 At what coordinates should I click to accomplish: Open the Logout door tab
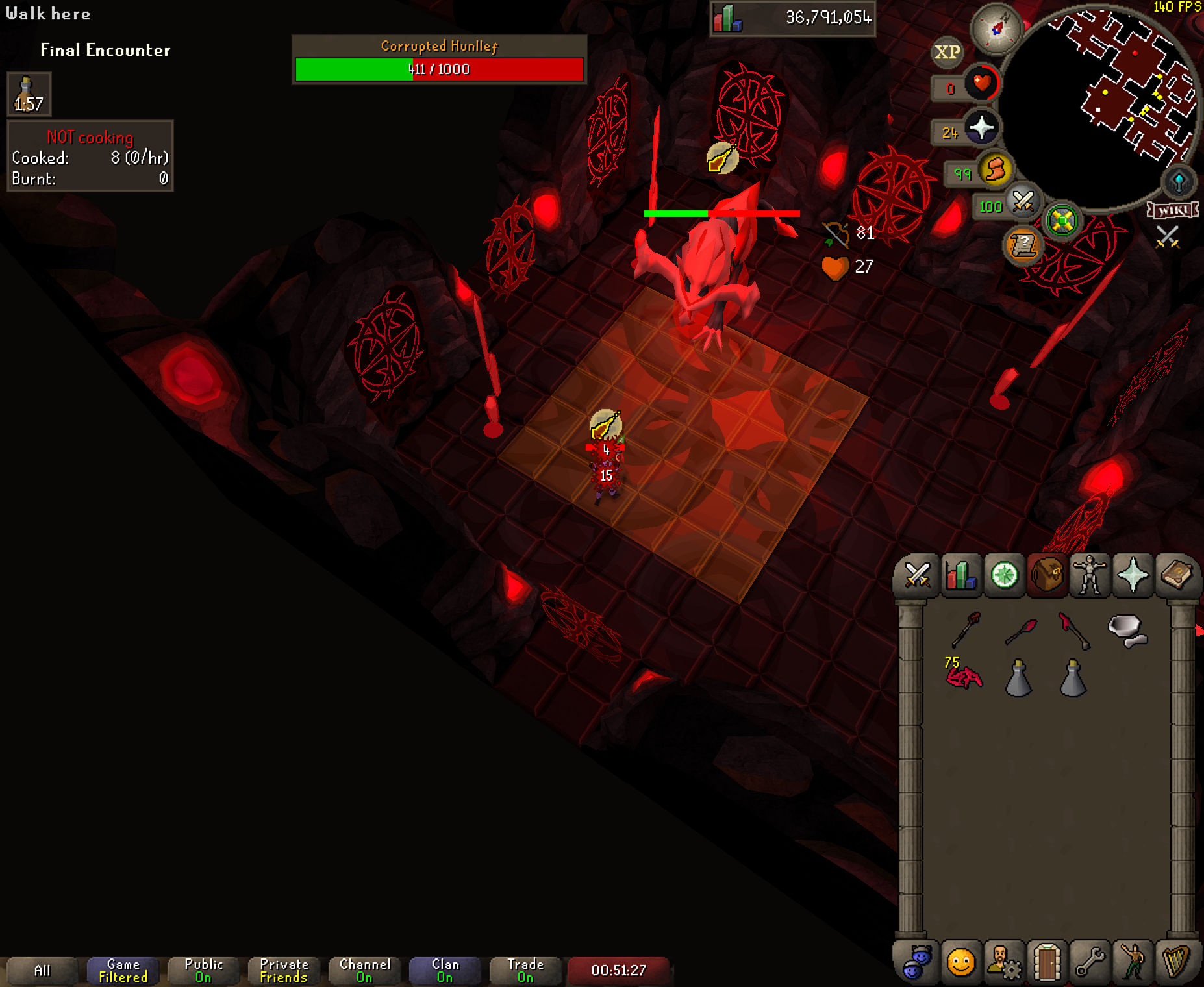click(1047, 962)
